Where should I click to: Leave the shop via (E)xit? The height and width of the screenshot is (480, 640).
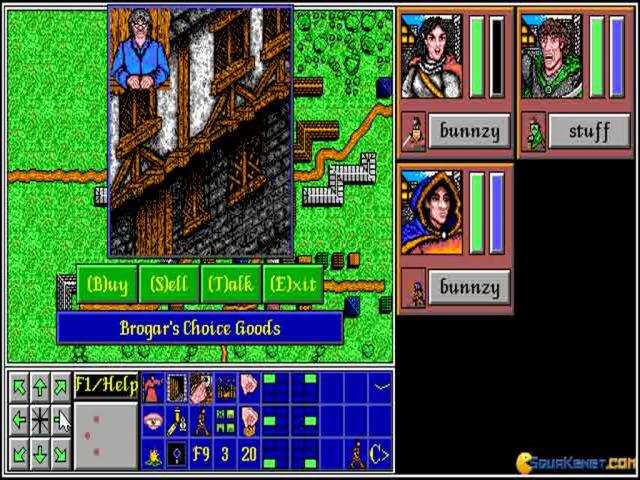pos(293,285)
